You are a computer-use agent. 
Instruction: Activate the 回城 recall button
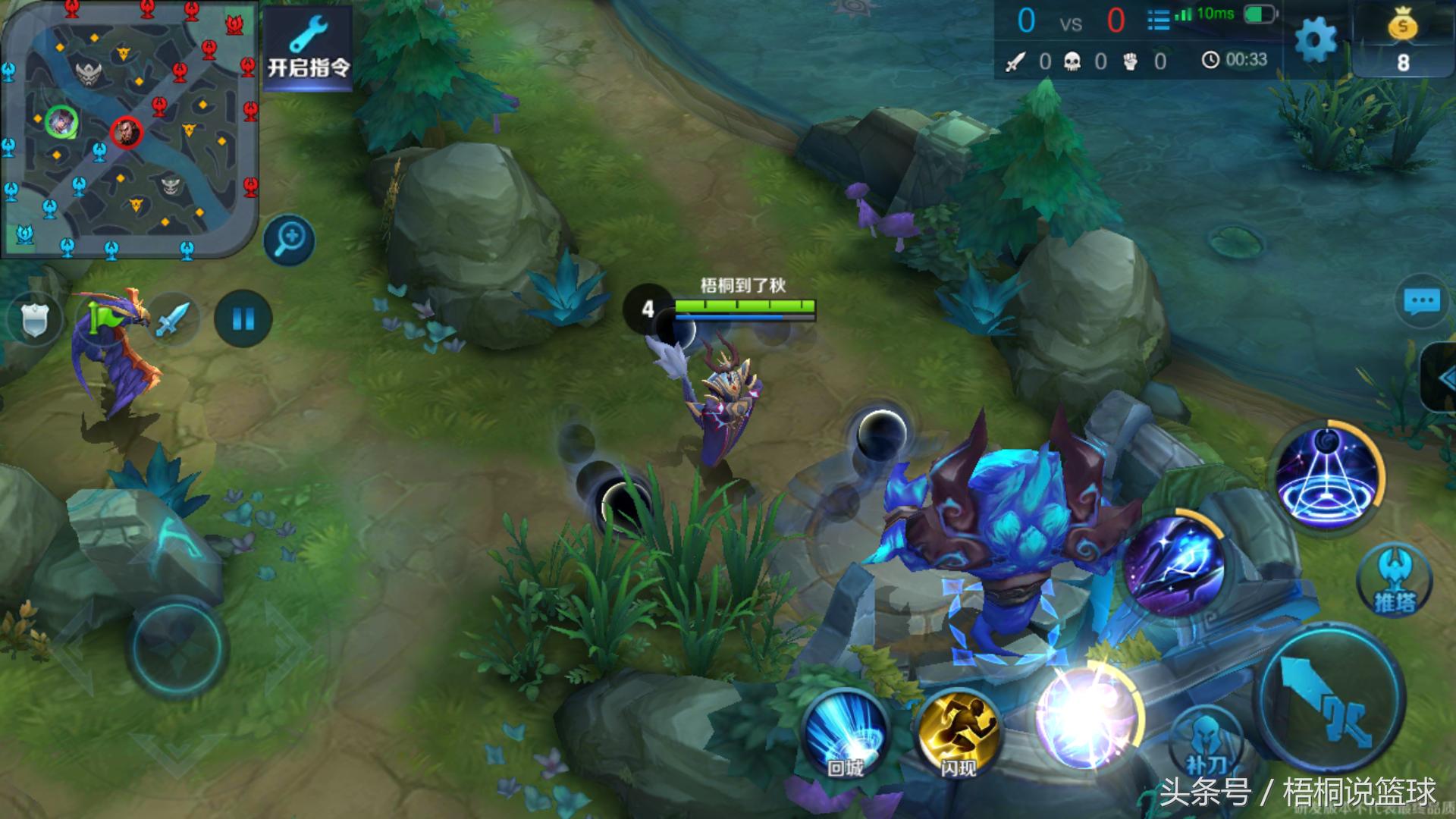tap(846, 734)
